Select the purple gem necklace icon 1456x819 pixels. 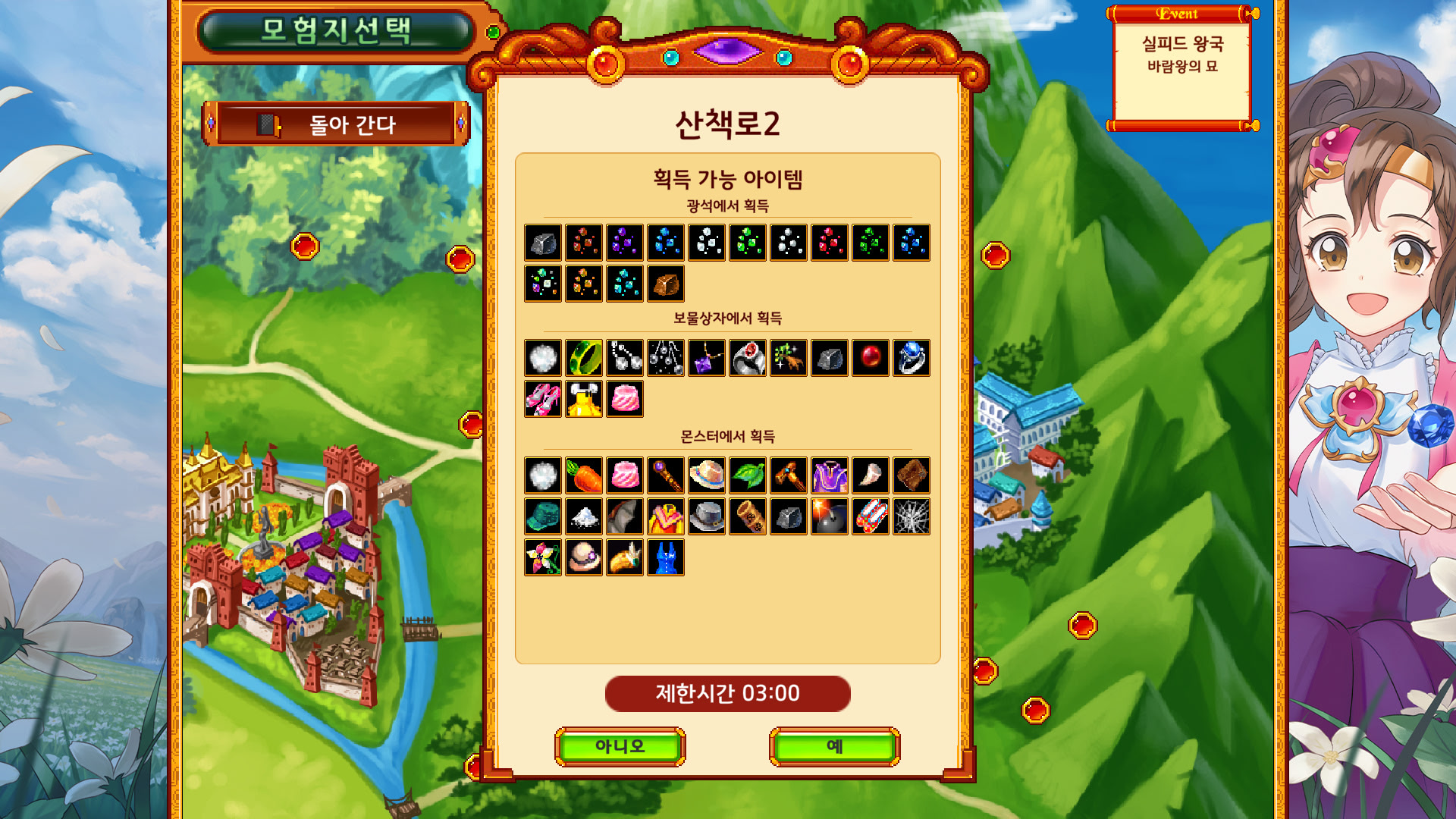(x=707, y=358)
